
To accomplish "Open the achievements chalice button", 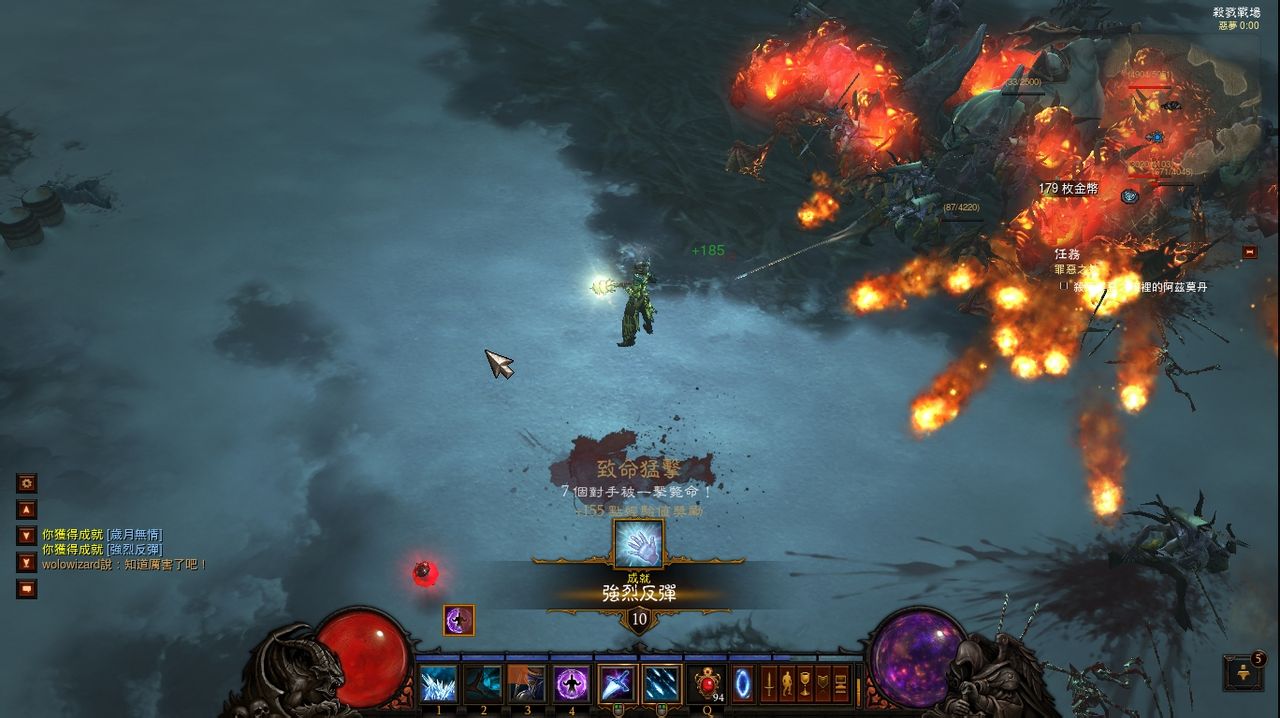I will [x=805, y=684].
